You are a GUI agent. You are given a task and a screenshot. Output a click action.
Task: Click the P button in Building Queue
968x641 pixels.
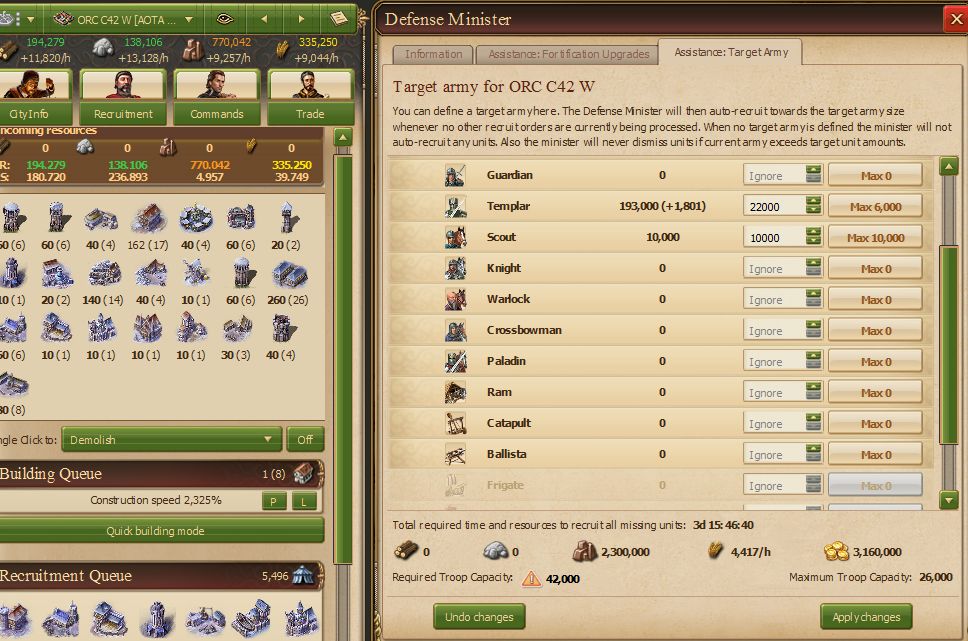[273, 501]
